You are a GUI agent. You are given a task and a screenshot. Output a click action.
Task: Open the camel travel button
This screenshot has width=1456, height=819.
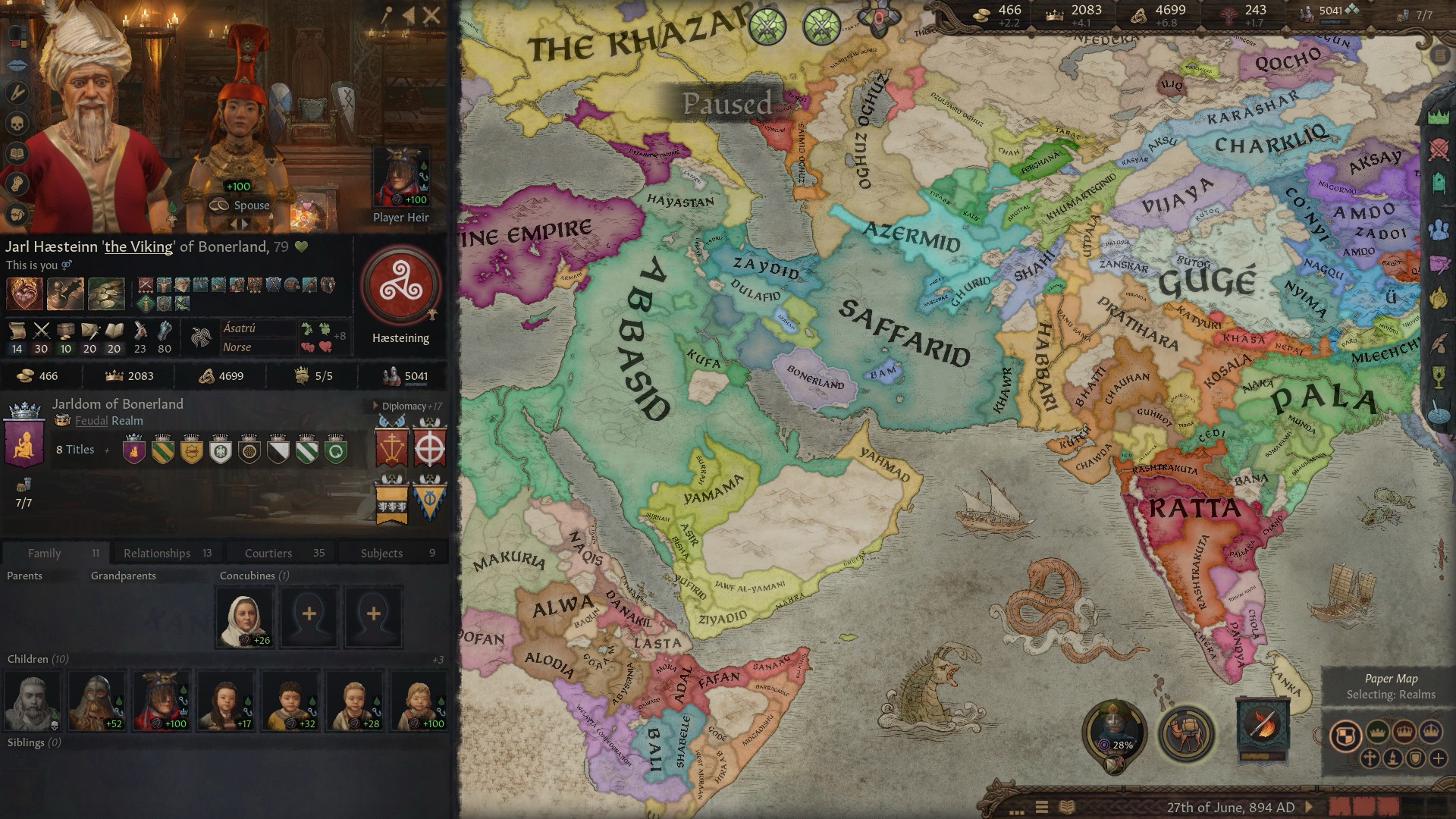(x=1187, y=733)
